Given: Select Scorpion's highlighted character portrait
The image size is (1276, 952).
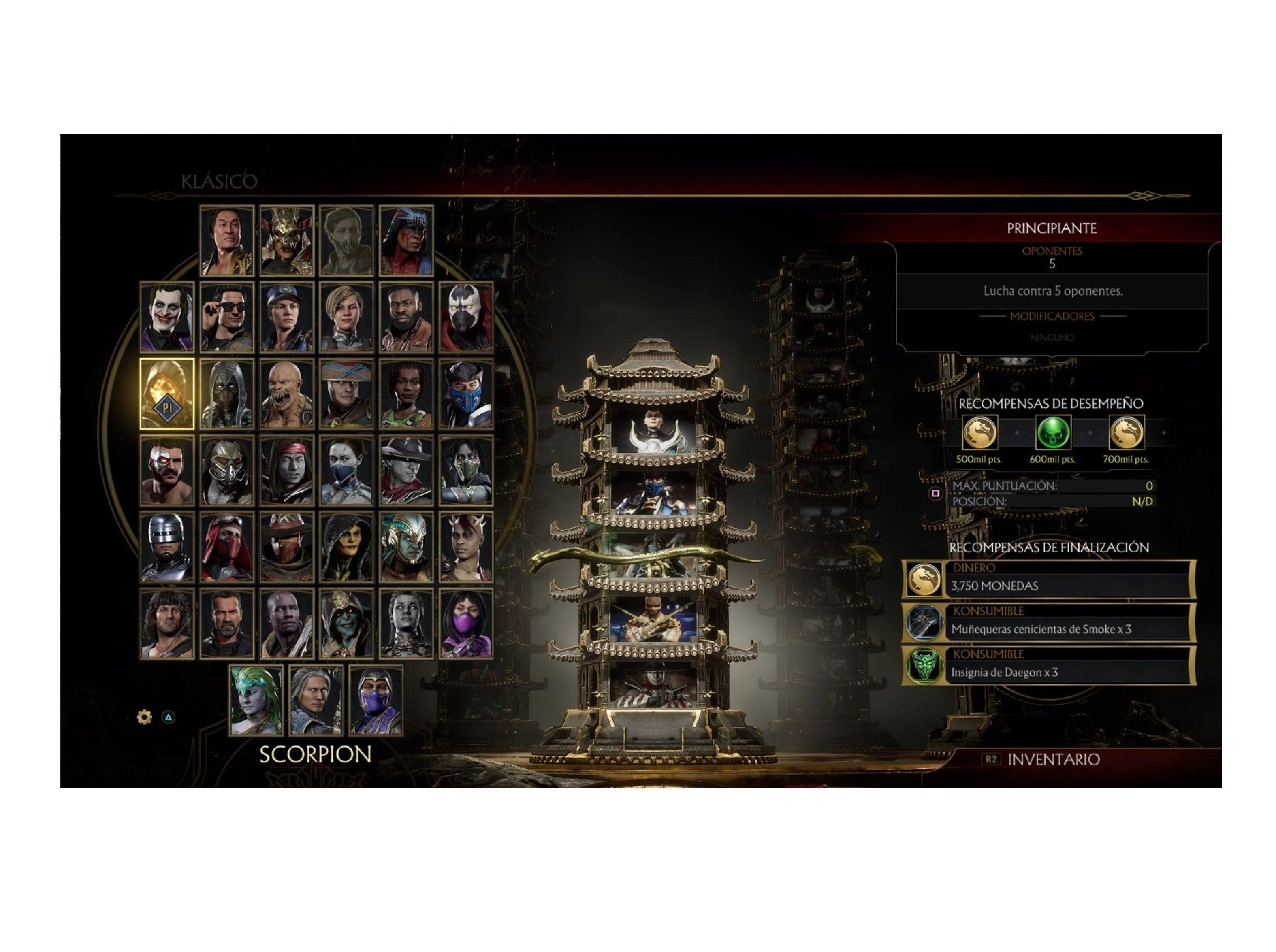Looking at the screenshot, I should coord(166,394).
